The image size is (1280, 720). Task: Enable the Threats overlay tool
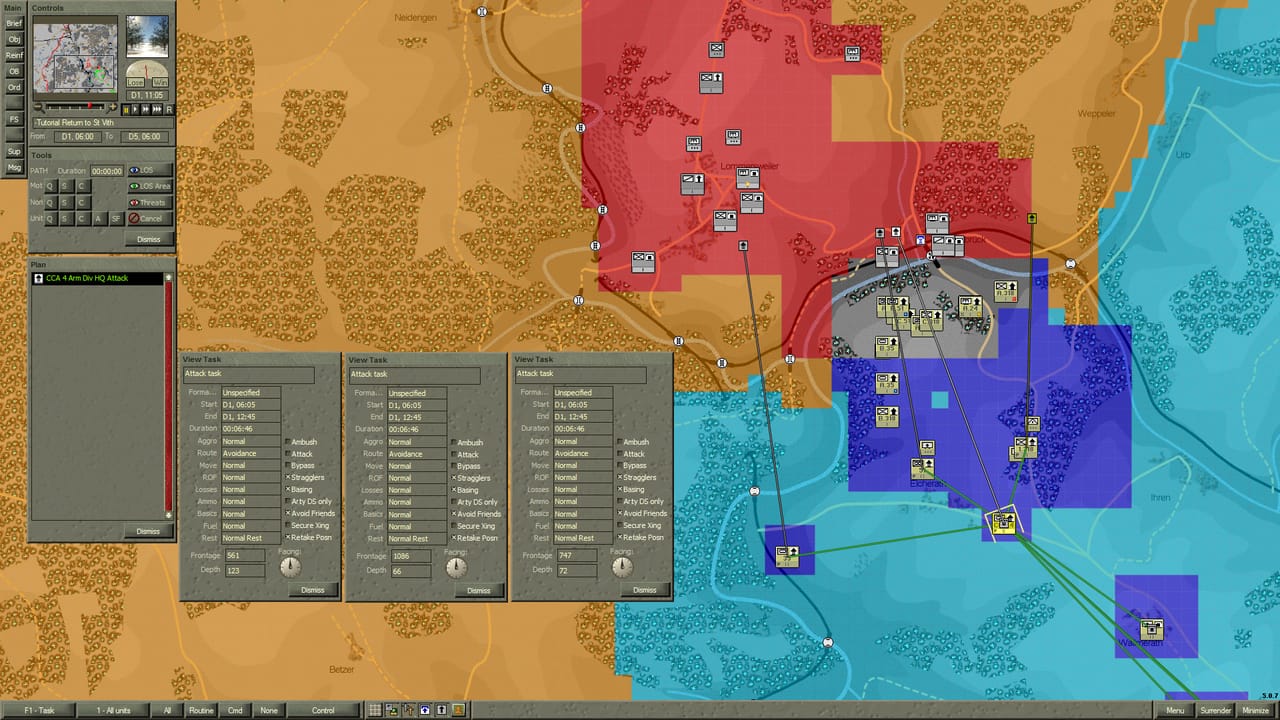coord(149,202)
